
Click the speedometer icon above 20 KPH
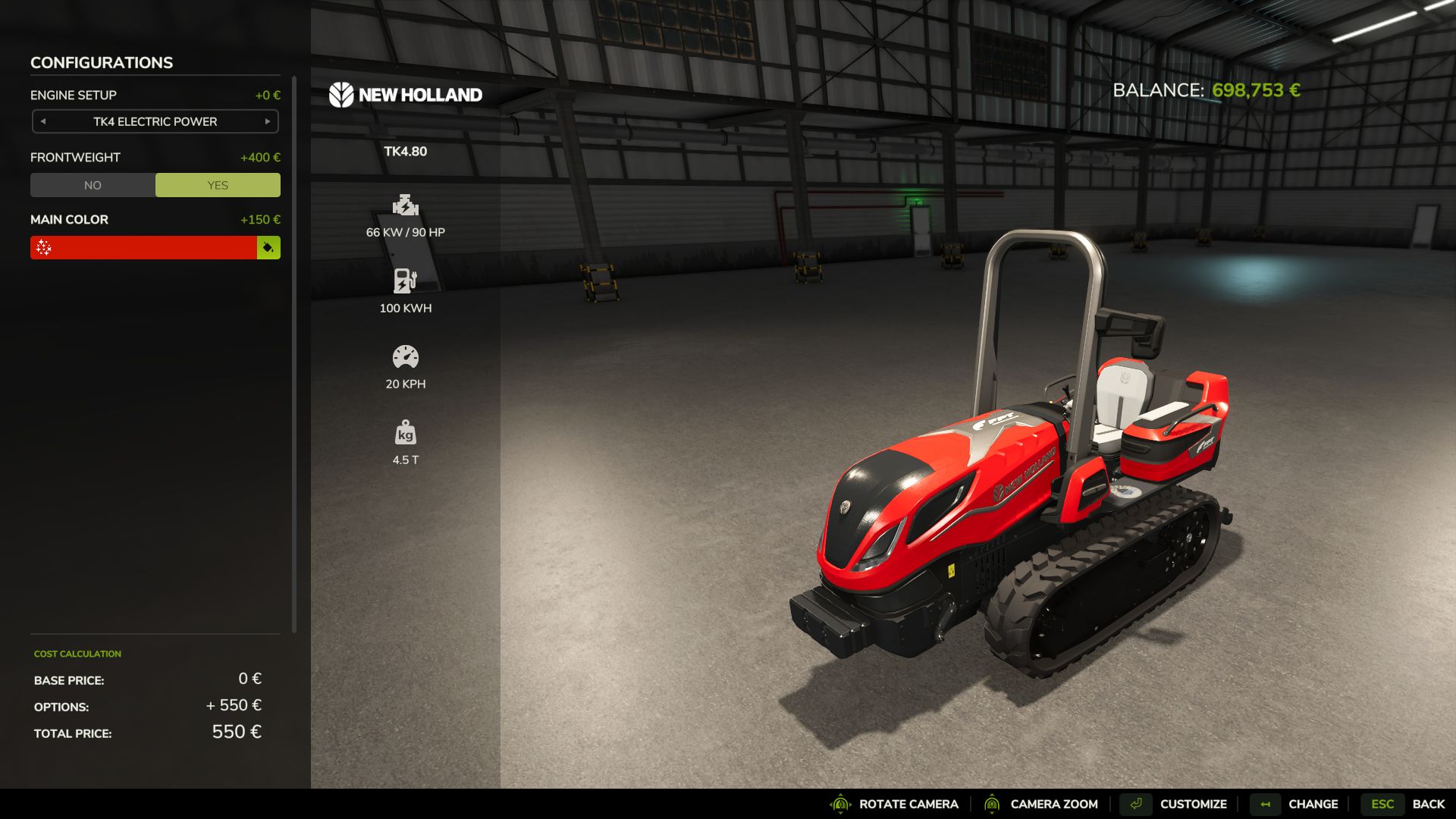click(x=406, y=357)
